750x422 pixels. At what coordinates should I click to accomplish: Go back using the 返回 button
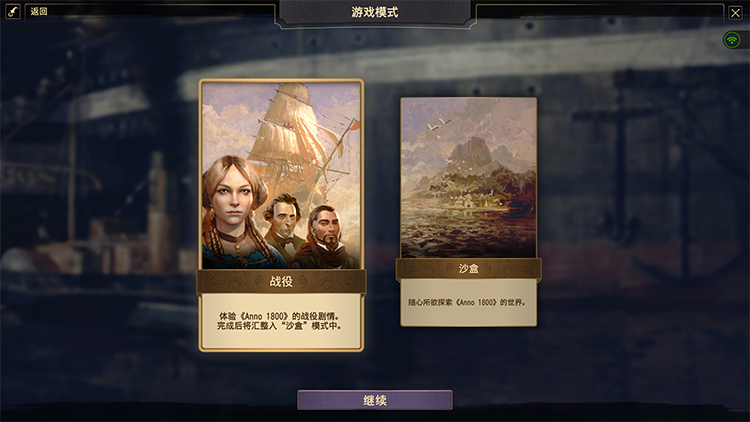pyautogui.click(x=39, y=11)
